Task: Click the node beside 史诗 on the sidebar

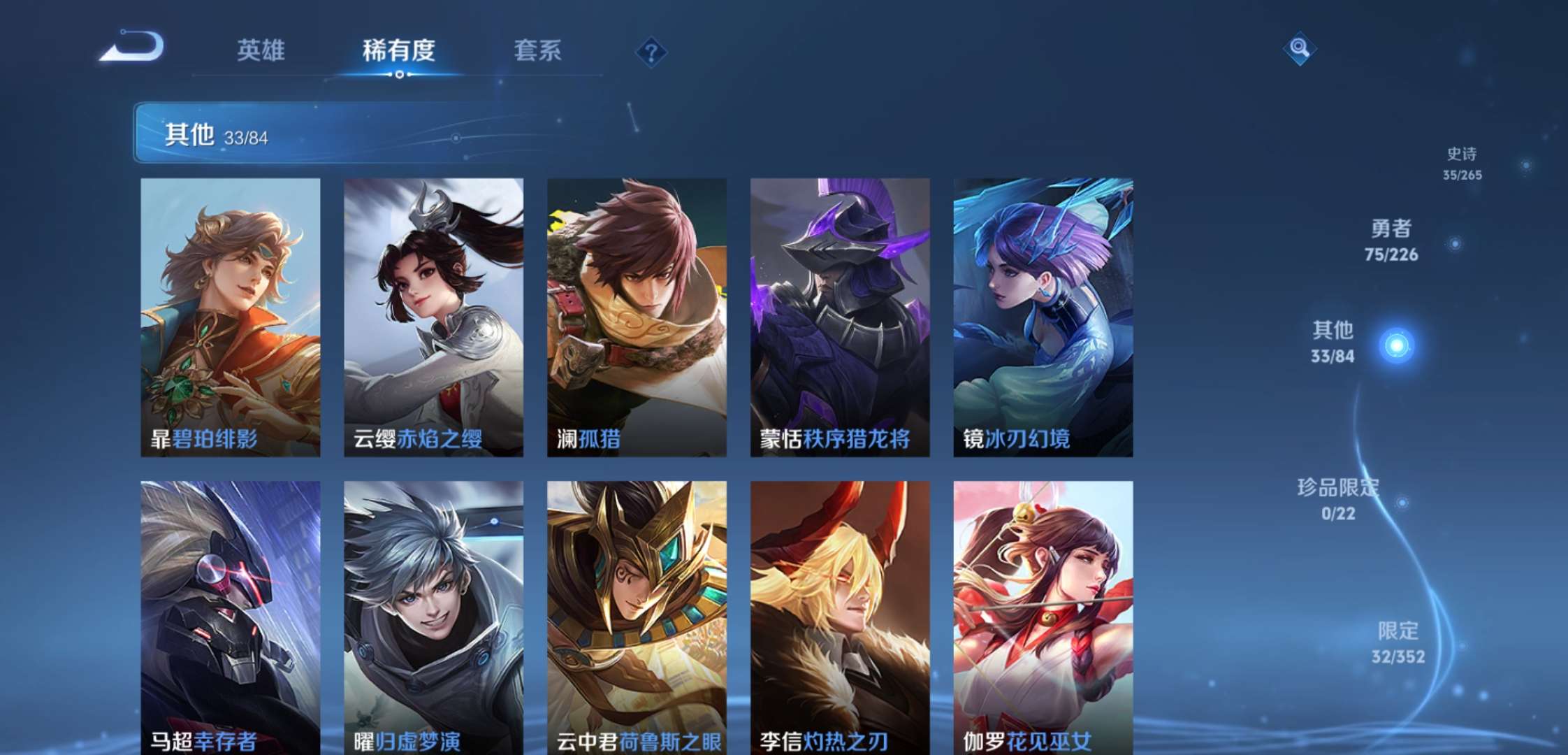Action: [1524, 167]
